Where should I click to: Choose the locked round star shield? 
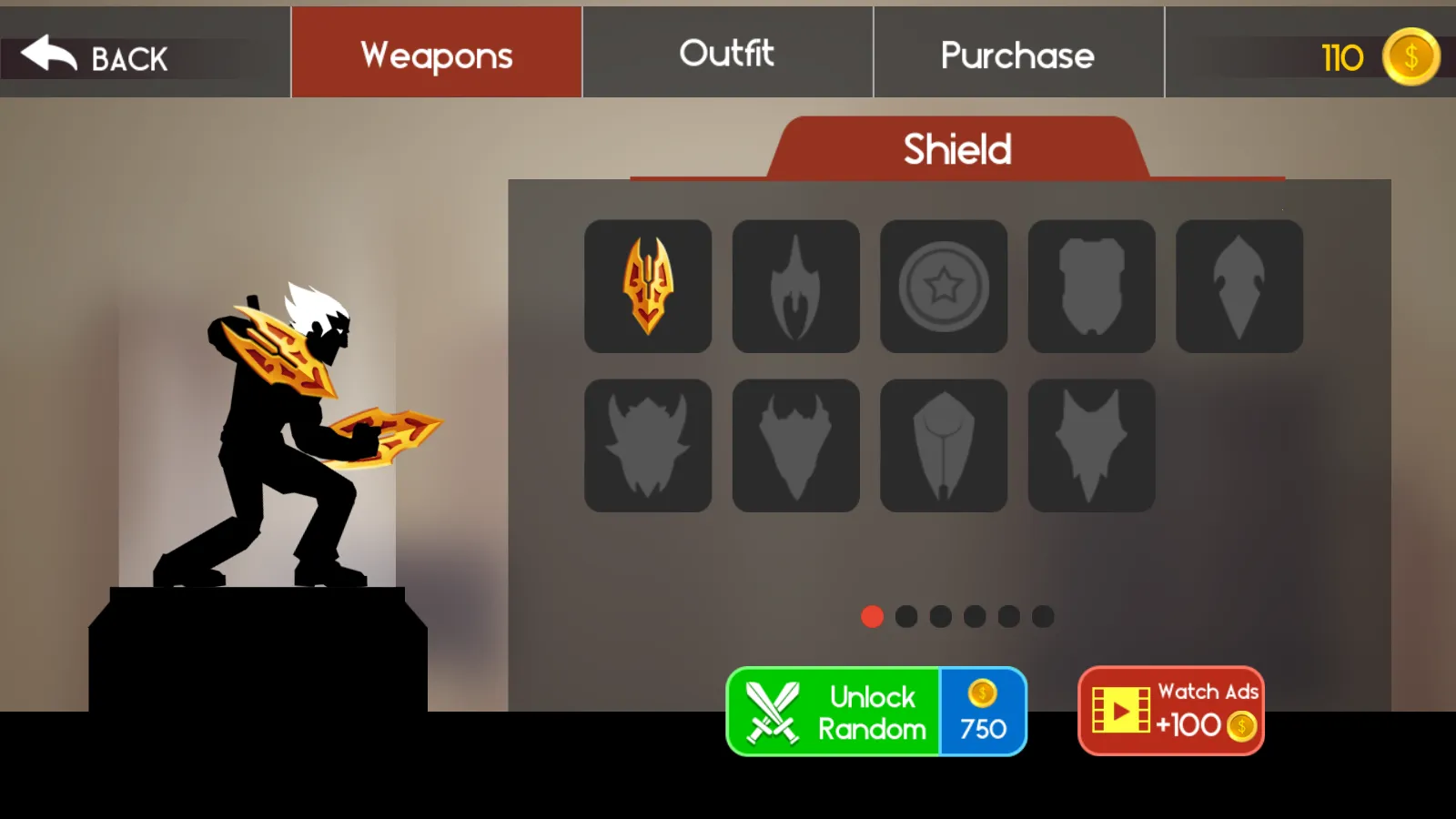click(x=944, y=286)
